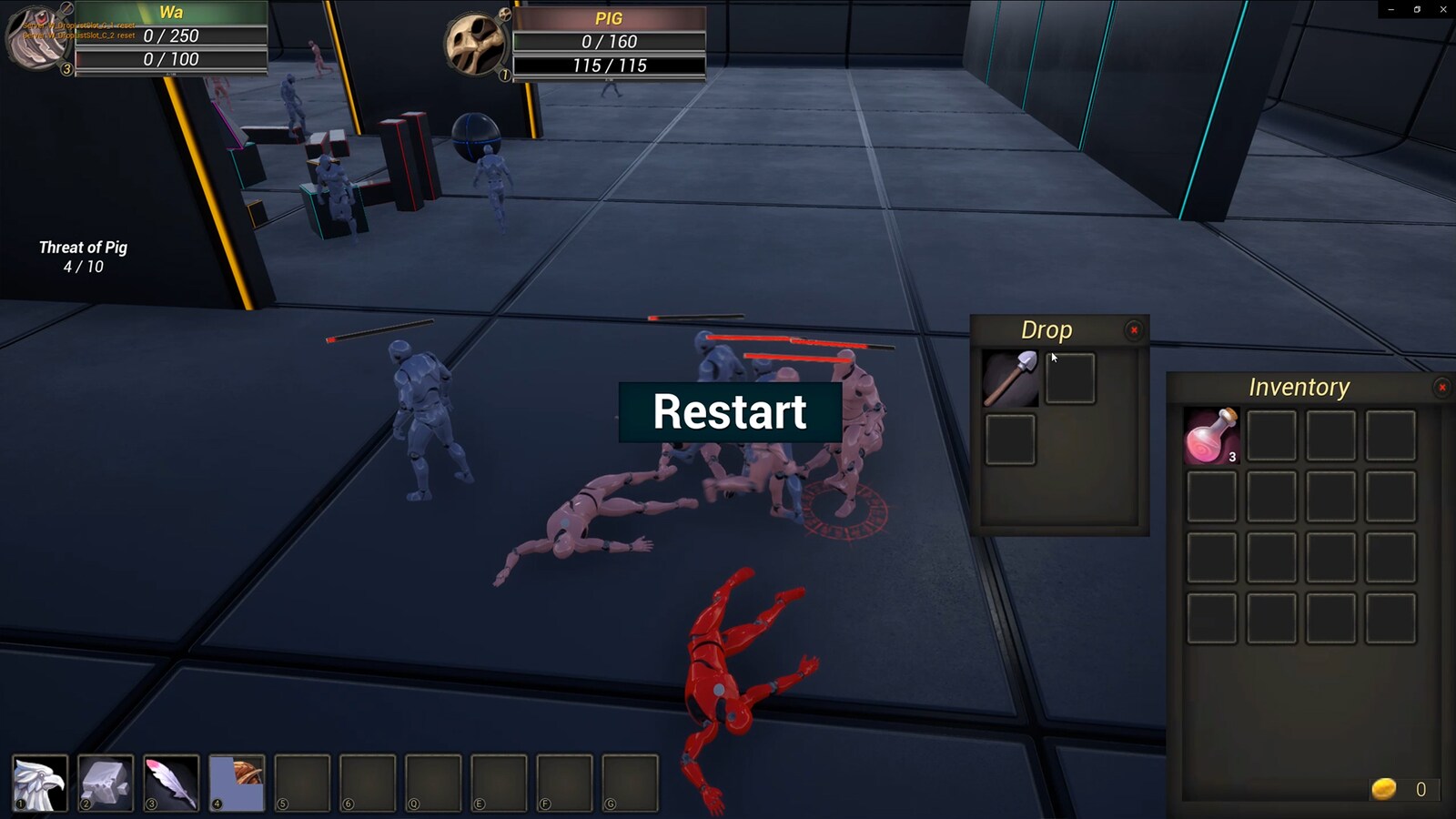
Task: Select the horn item in hotbar slot 4
Action: 237,784
